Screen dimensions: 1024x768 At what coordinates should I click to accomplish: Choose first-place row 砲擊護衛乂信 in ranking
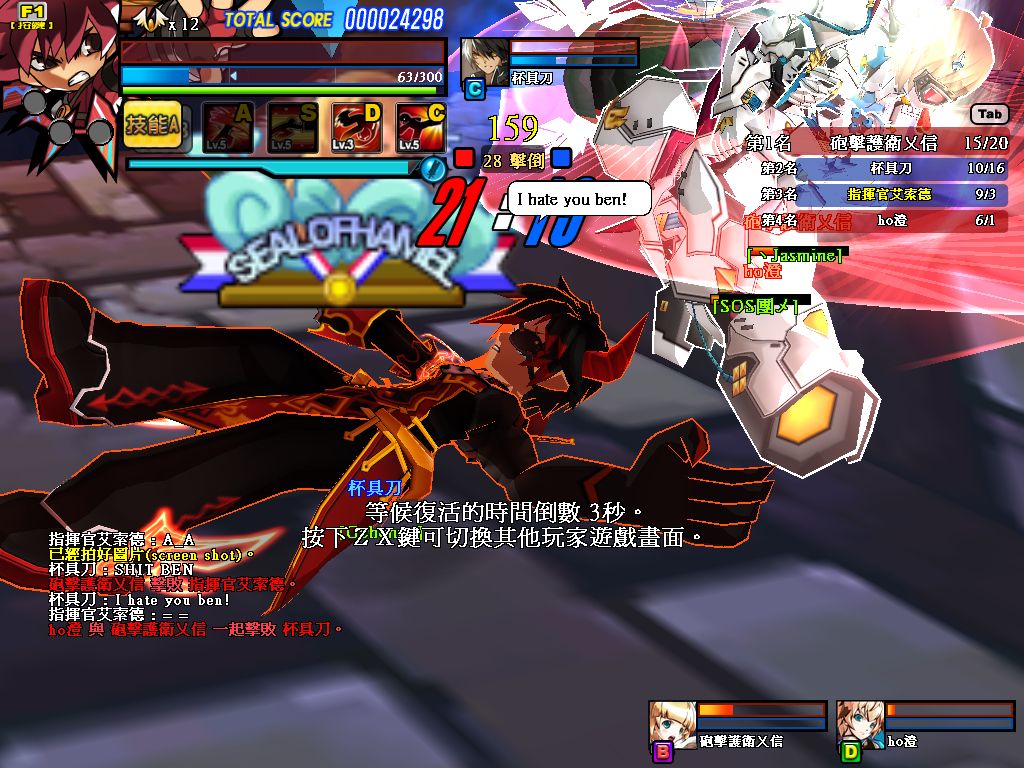point(877,143)
